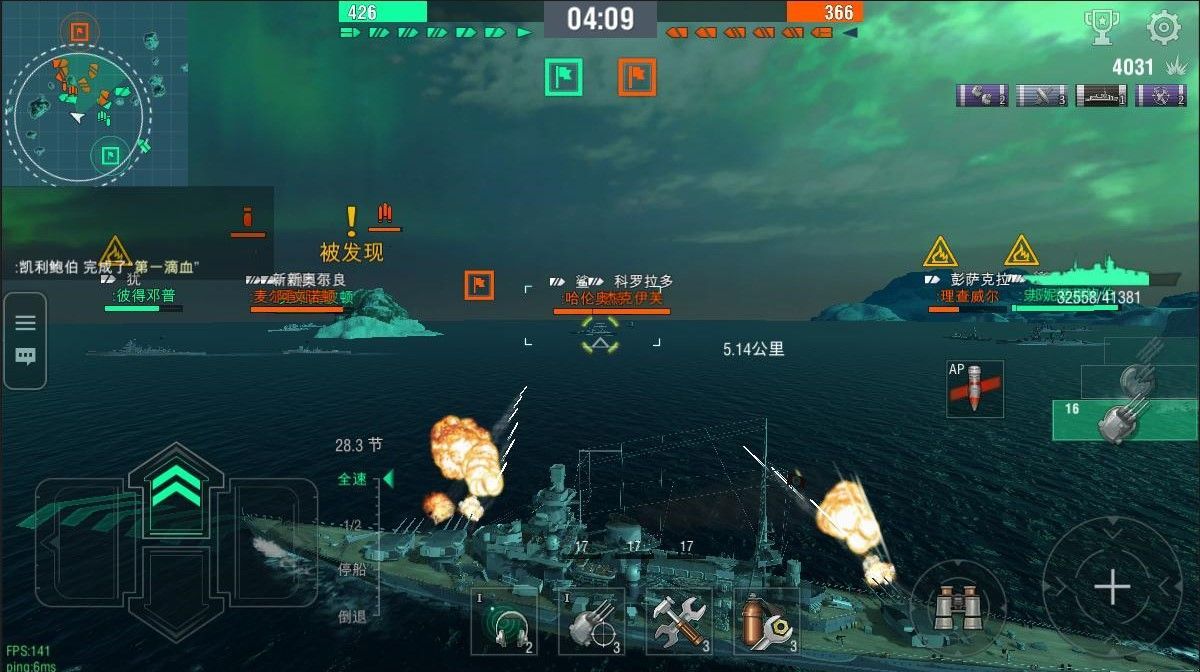Viewport: 1200px width, 672px height.
Task: Open the trophy scoreboard
Action: pyautogui.click(x=1101, y=27)
